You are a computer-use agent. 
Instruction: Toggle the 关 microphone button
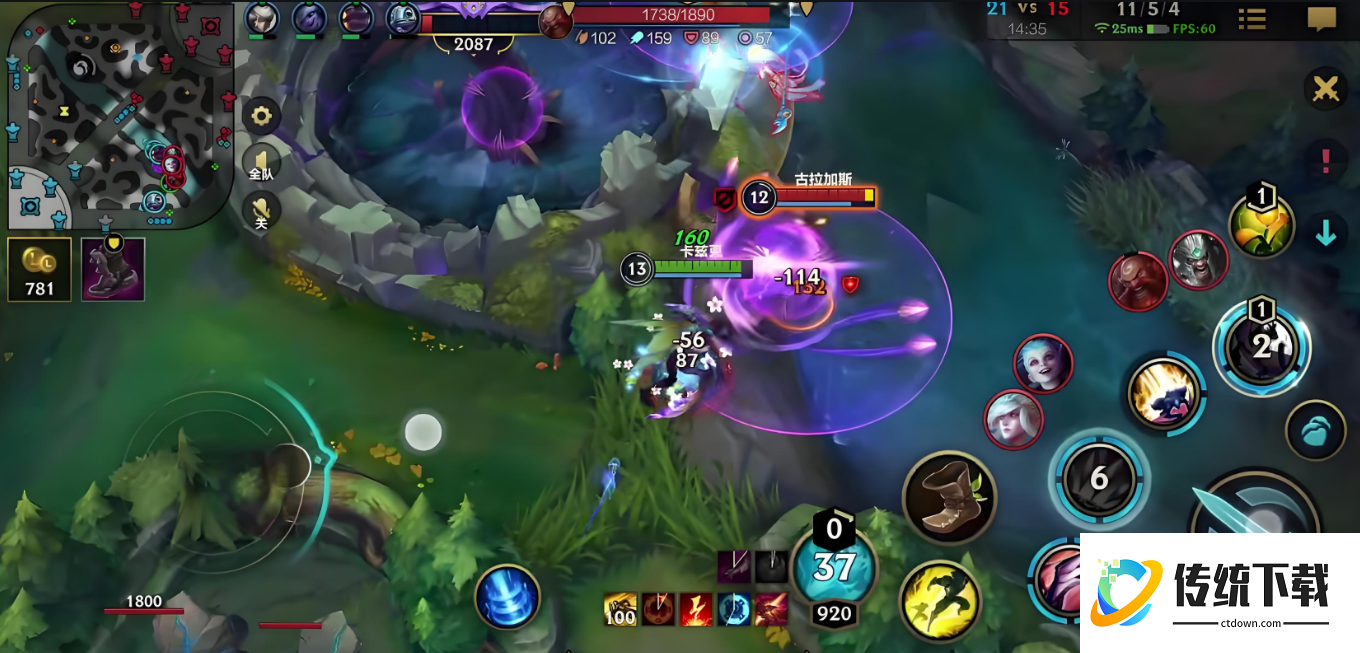[x=262, y=211]
